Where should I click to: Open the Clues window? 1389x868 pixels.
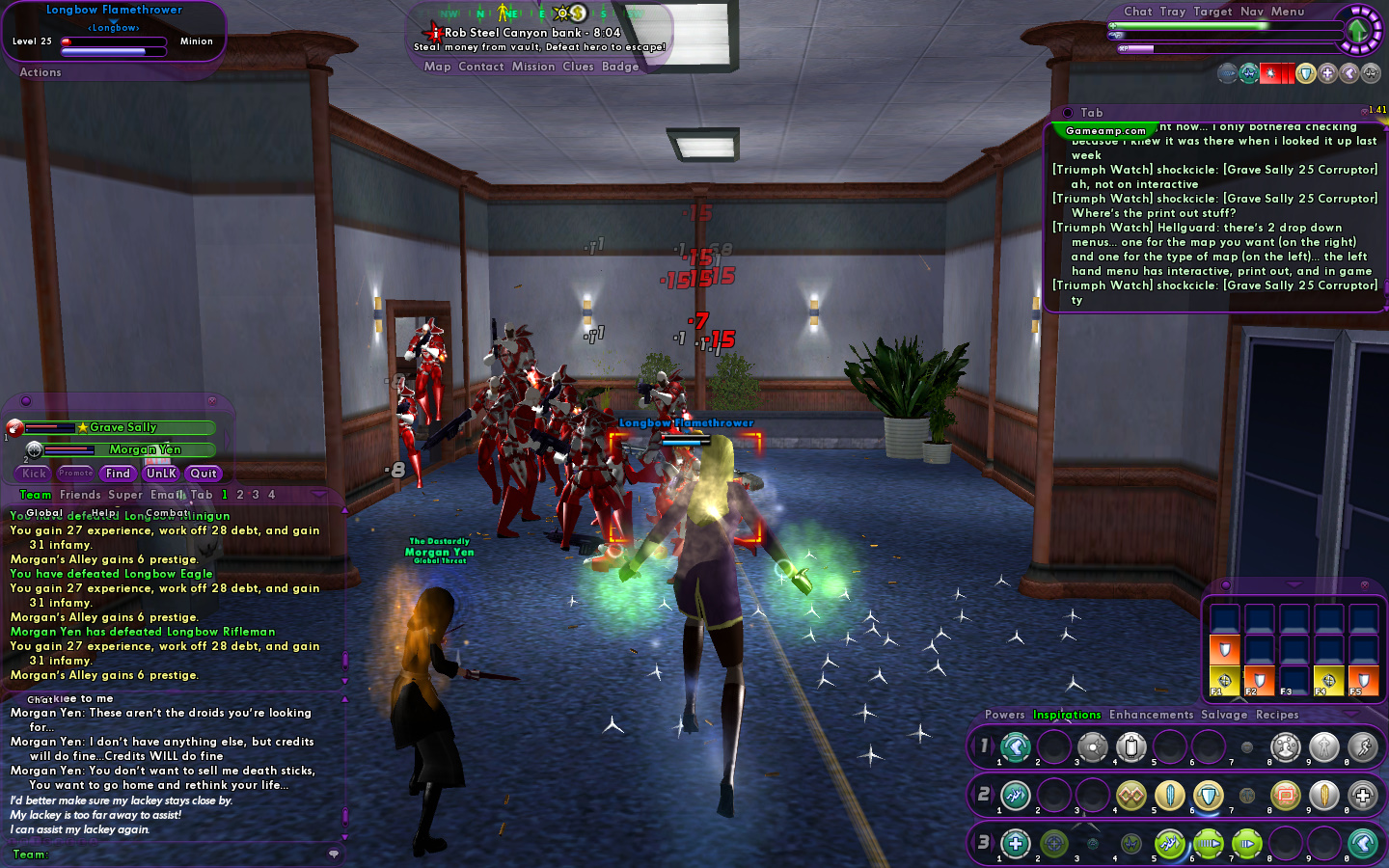click(578, 67)
